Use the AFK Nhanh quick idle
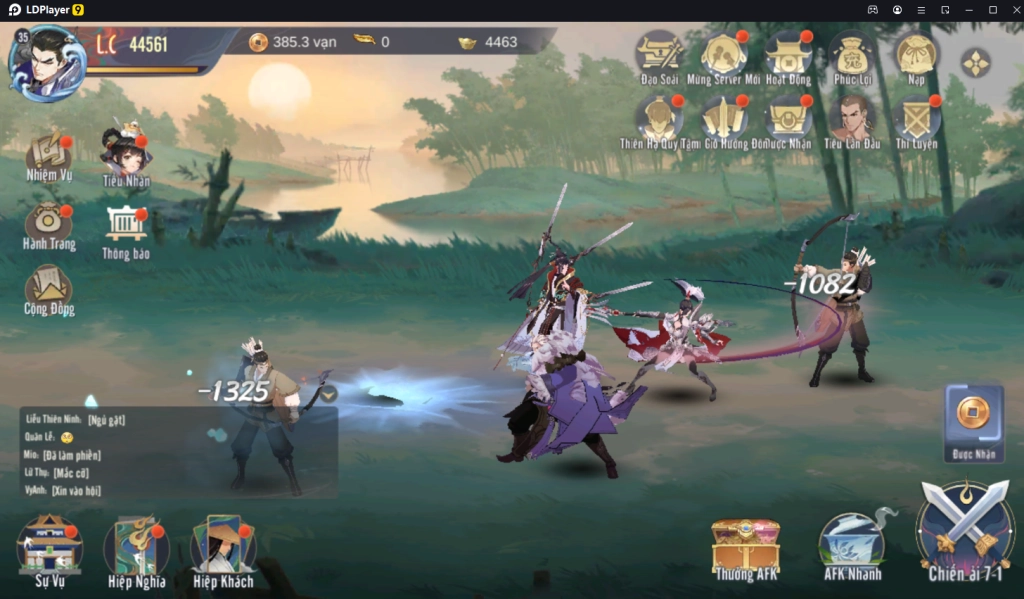Viewport: 1024px width, 599px height. 851,544
